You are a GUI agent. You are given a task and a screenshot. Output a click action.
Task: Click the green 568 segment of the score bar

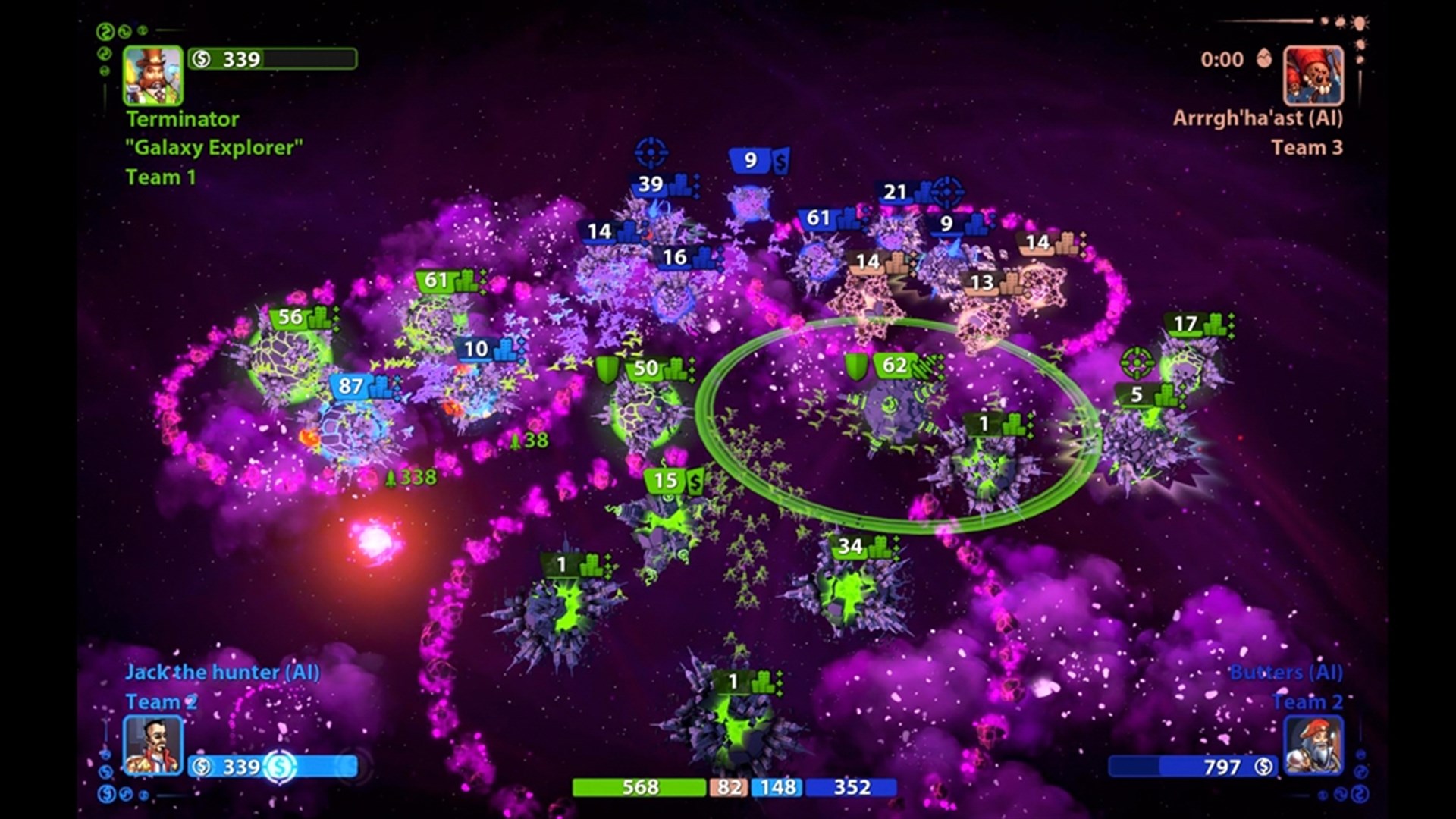[x=639, y=789]
